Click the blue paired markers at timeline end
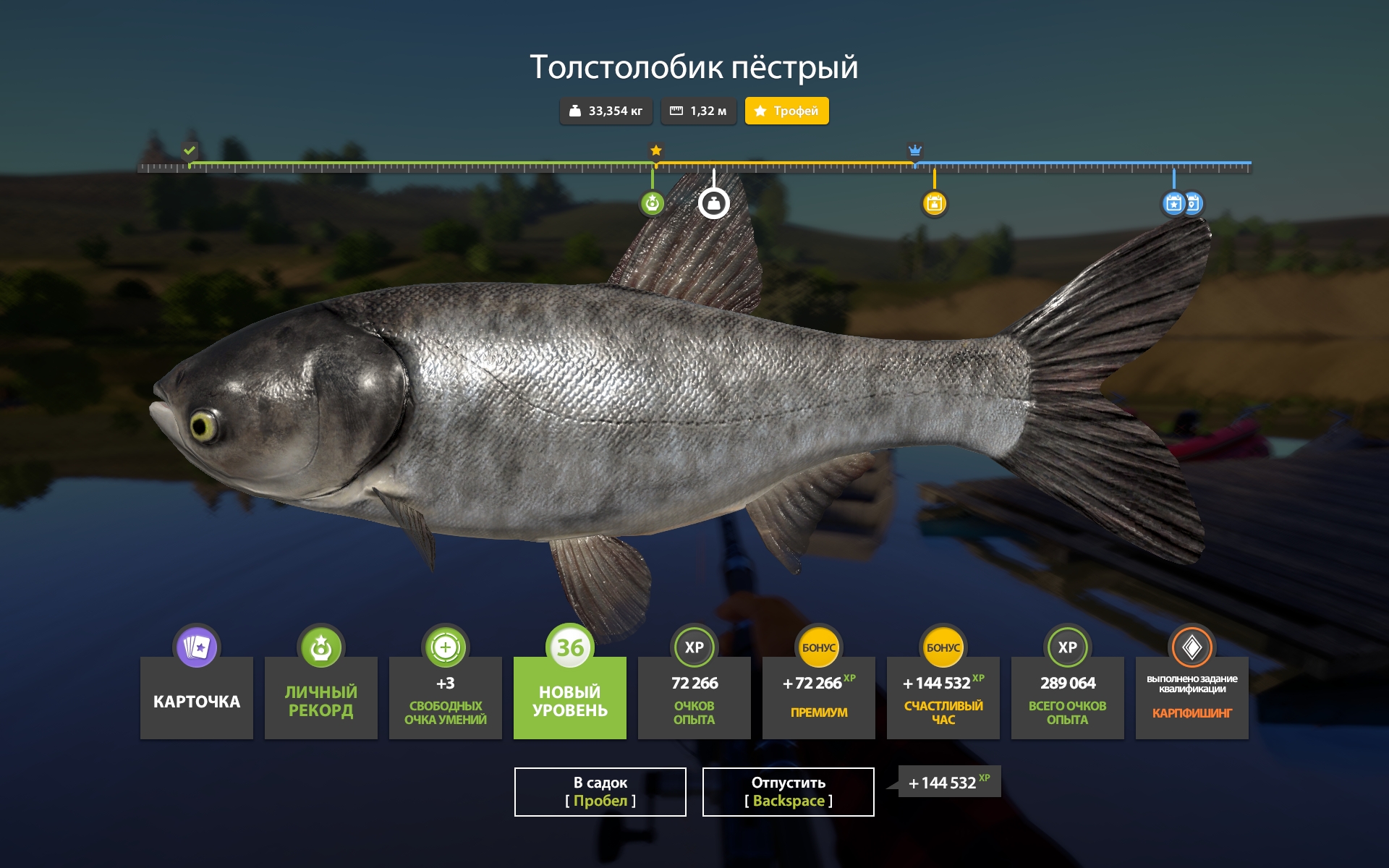This screenshot has width=1389, height=868. tap(1181, 204)
